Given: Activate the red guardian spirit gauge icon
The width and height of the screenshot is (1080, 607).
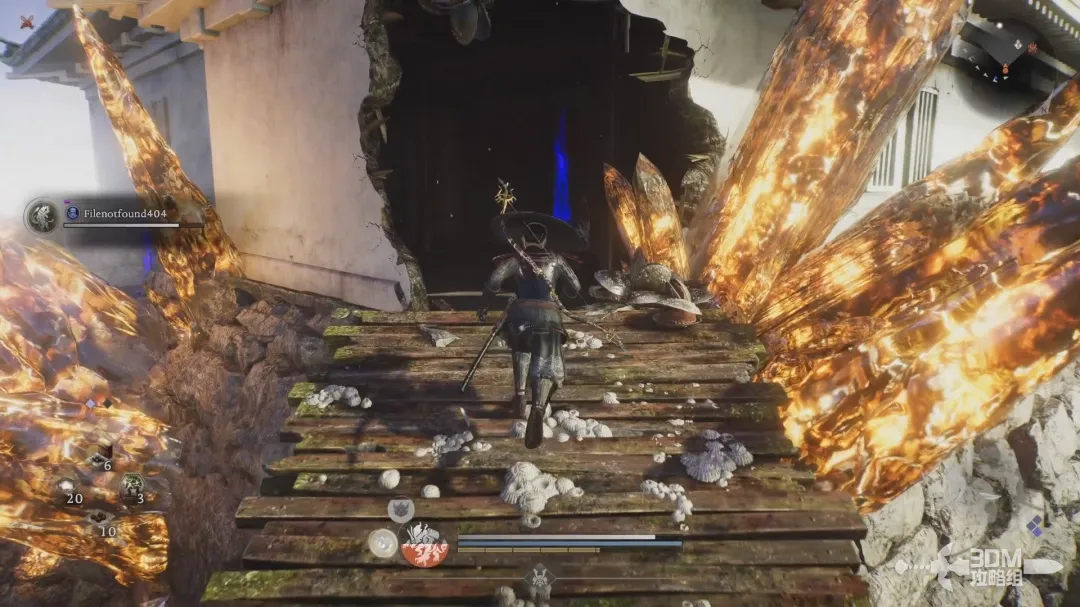Looking at the screenshot, I should point(424,545).
